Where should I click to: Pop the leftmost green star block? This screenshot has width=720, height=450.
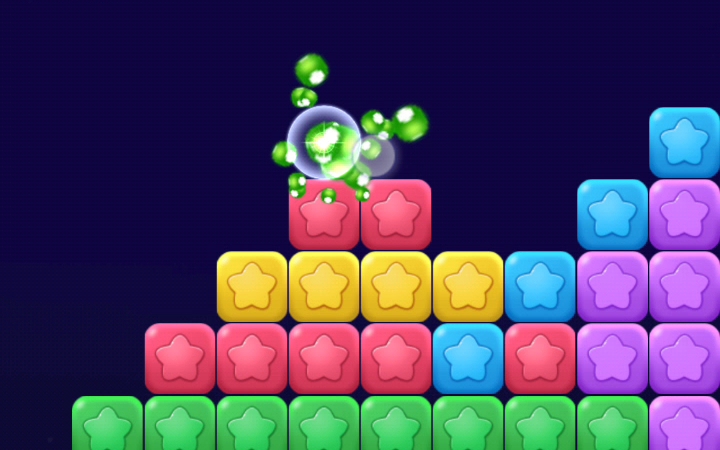pos(108,424)
